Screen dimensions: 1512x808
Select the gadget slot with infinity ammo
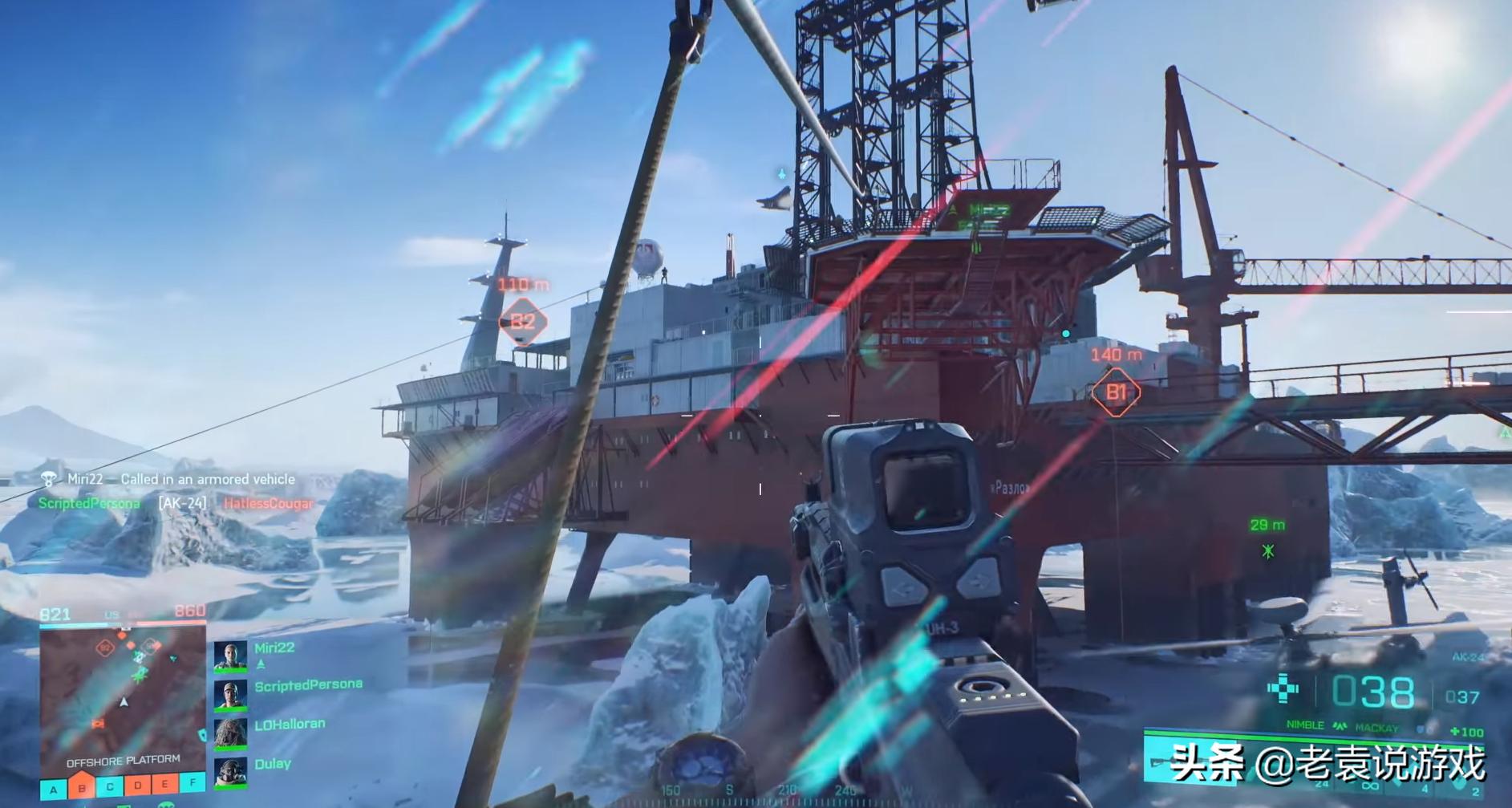1370,785
